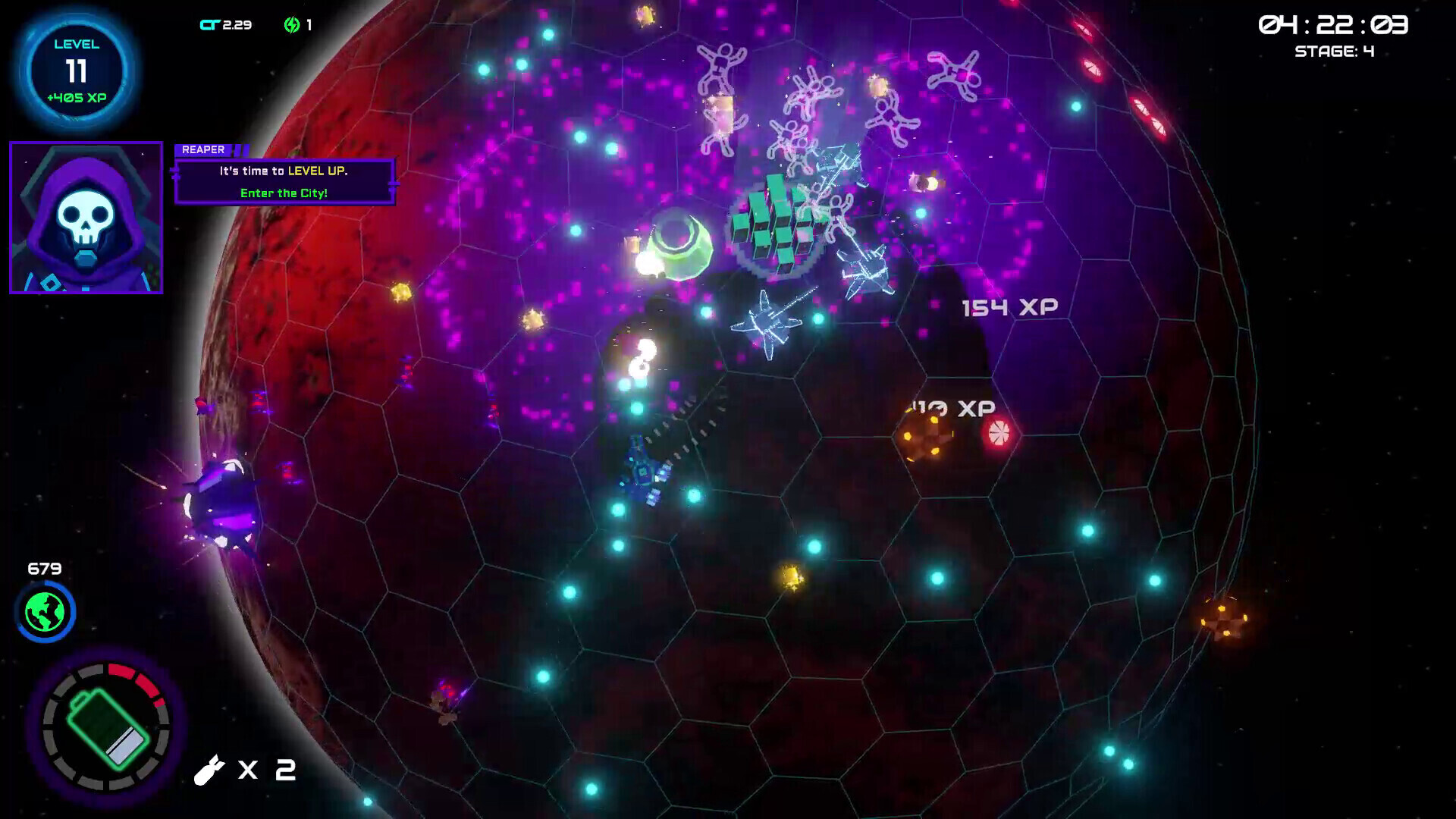Toggle the REAPER name tag banner
This screenshot has width=1456, height=819.
203,149
